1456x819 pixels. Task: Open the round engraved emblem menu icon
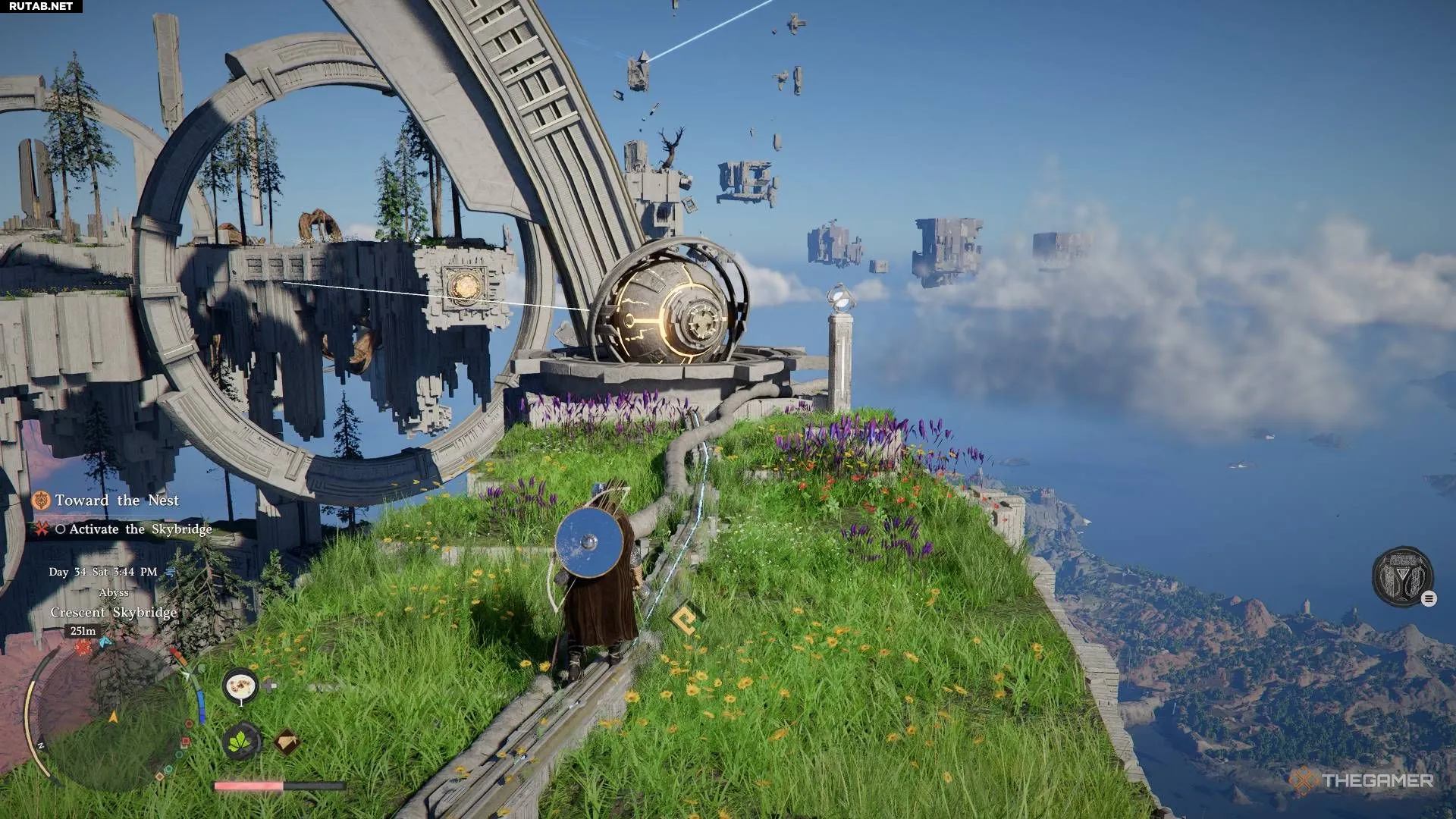(1402, 577)
